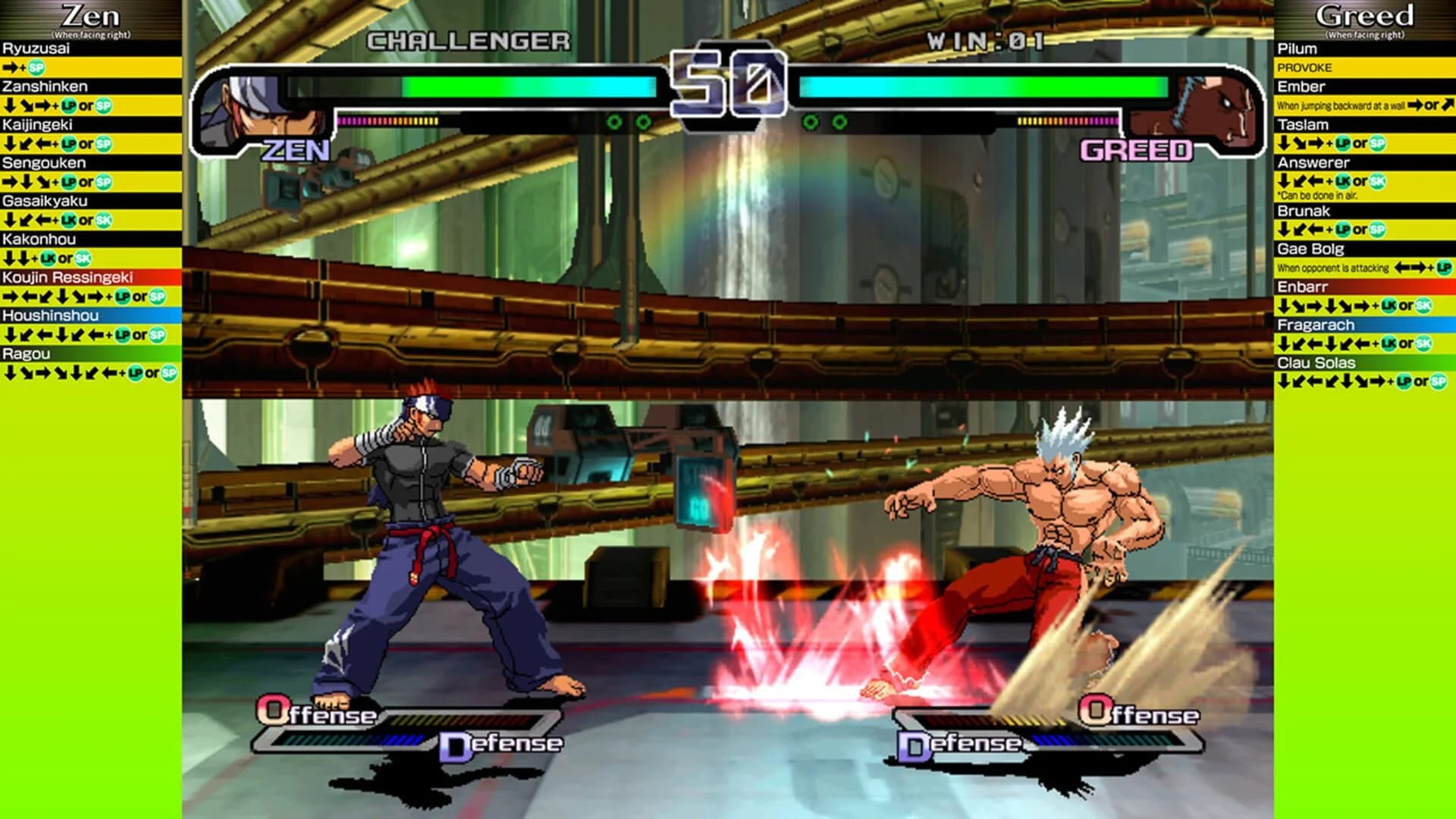Click the LP icon in Gae Bolg's input
The height and width of the screenshot is (819, 1456).
[x=1443, y=266]
